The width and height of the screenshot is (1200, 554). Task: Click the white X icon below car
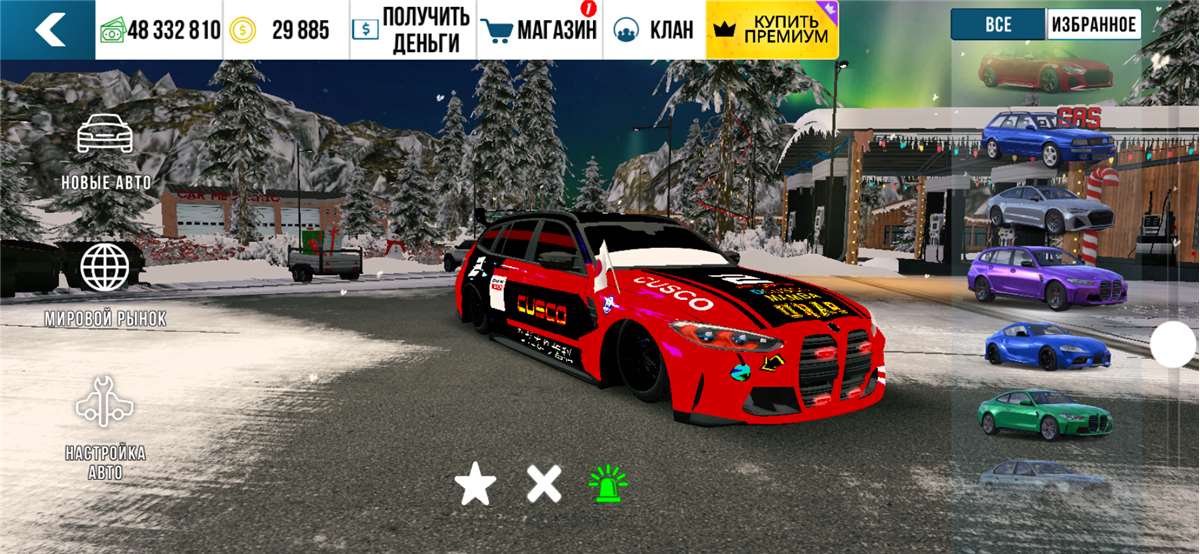[544, 485]
